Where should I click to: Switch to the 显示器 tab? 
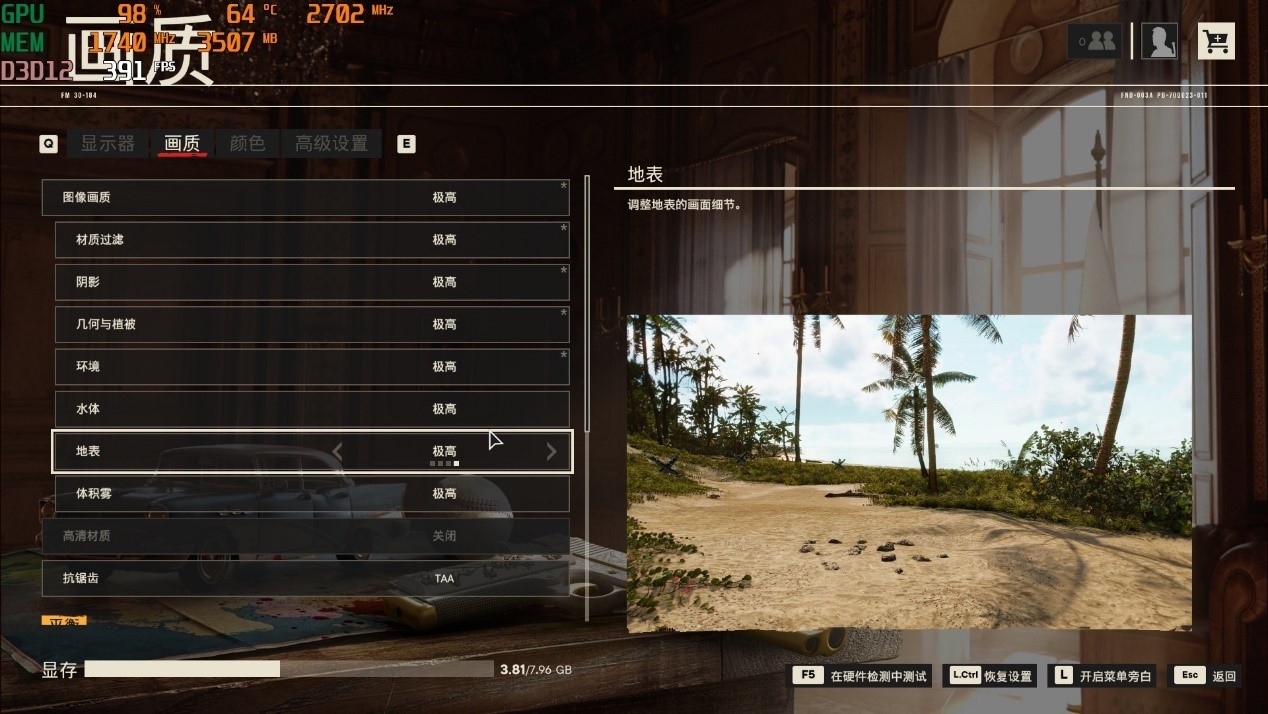point(107,144)
